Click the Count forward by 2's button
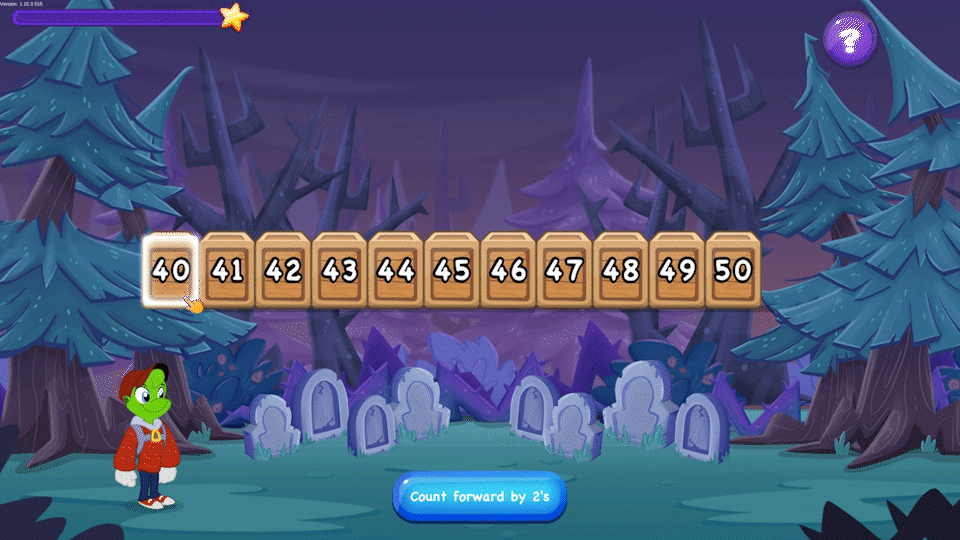The image size is (960, 540). point(480,496)
